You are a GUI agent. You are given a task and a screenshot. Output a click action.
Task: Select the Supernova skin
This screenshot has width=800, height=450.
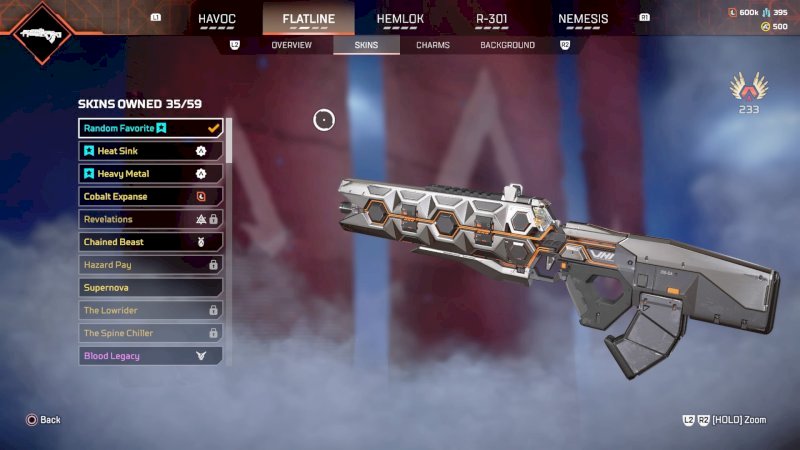150,288
